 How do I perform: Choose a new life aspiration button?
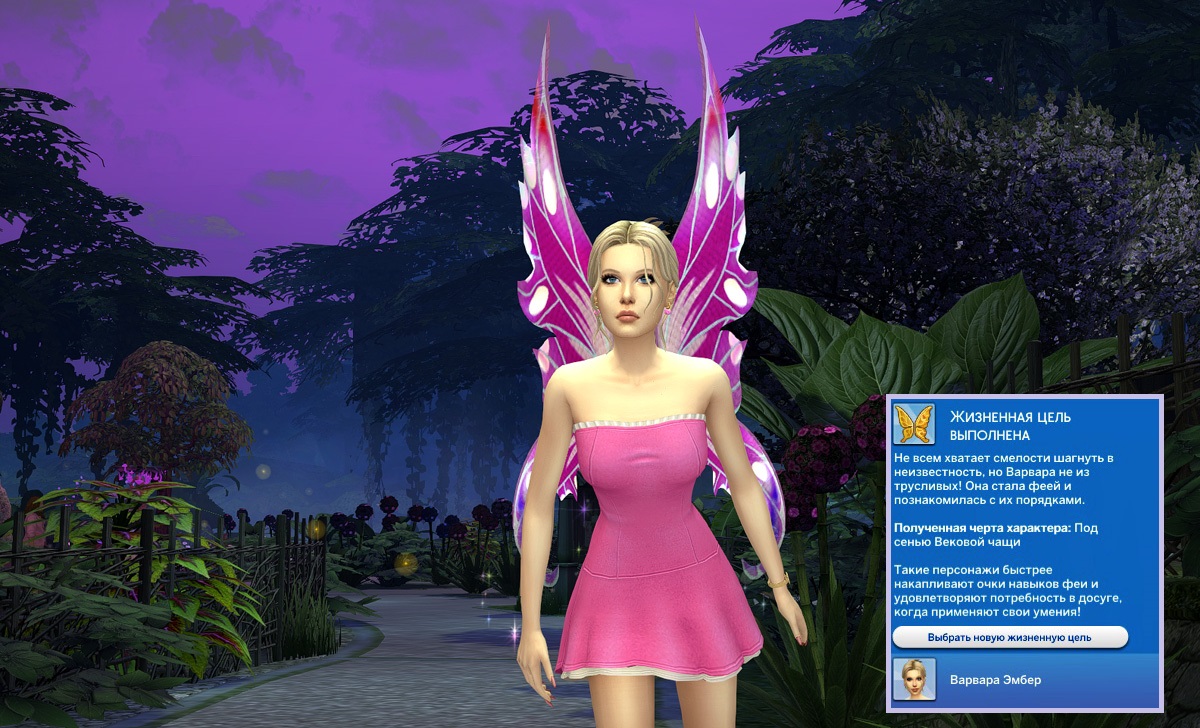point(1010,637)
